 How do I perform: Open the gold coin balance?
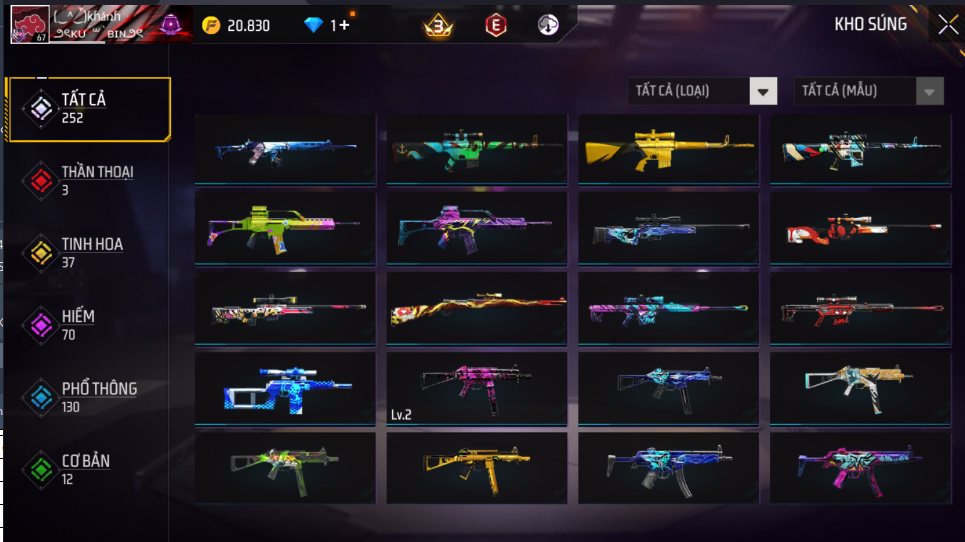tap(236, 25)
